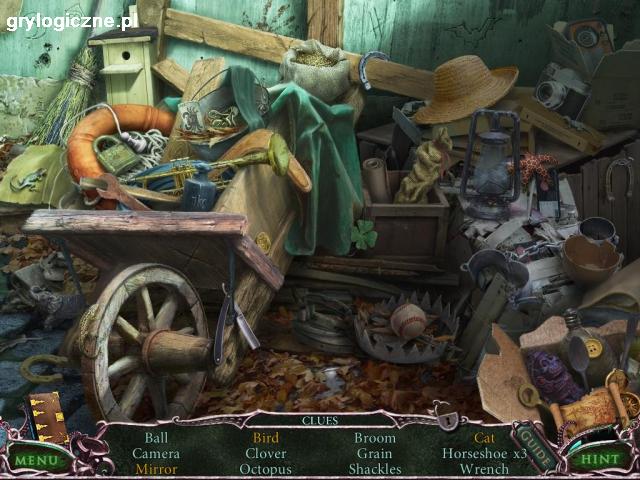
Task: Select the Broom clue word
Action: pyautogui.click(x=375, y=438)
